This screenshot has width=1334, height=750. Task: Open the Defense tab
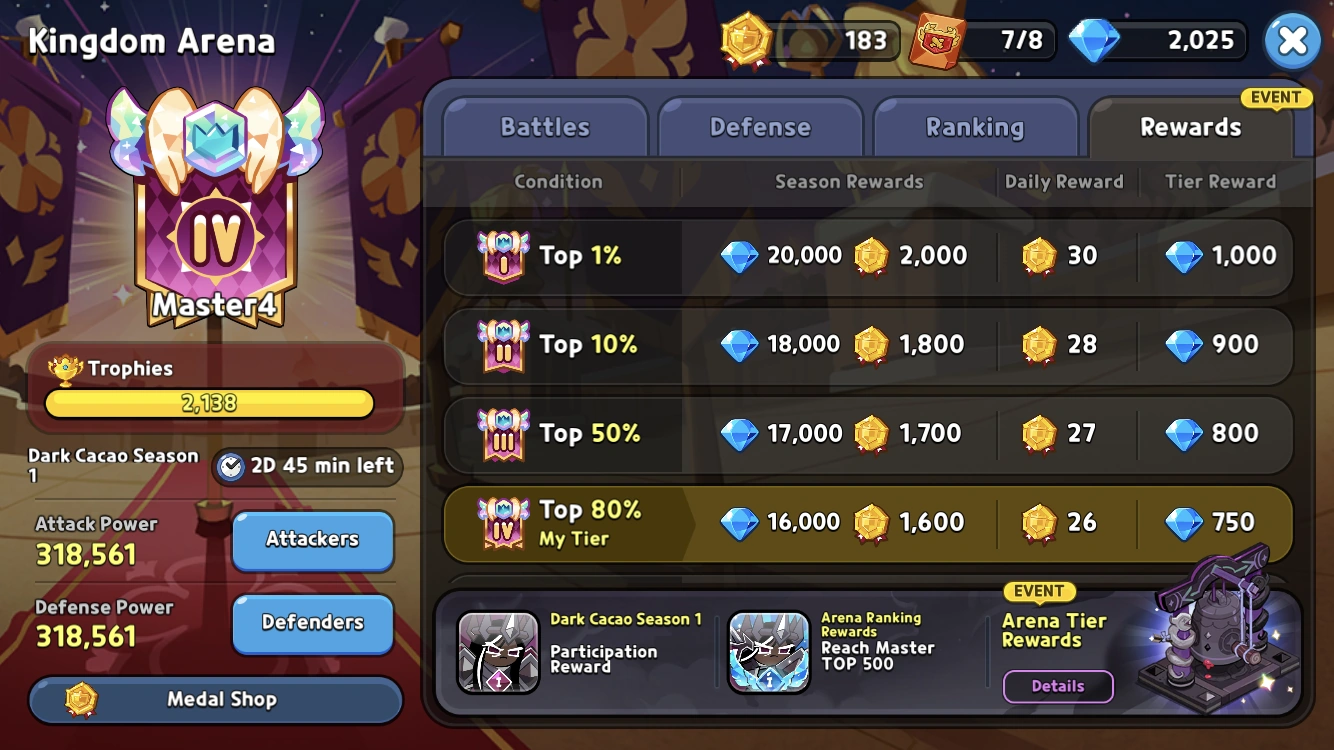(761, 127)
